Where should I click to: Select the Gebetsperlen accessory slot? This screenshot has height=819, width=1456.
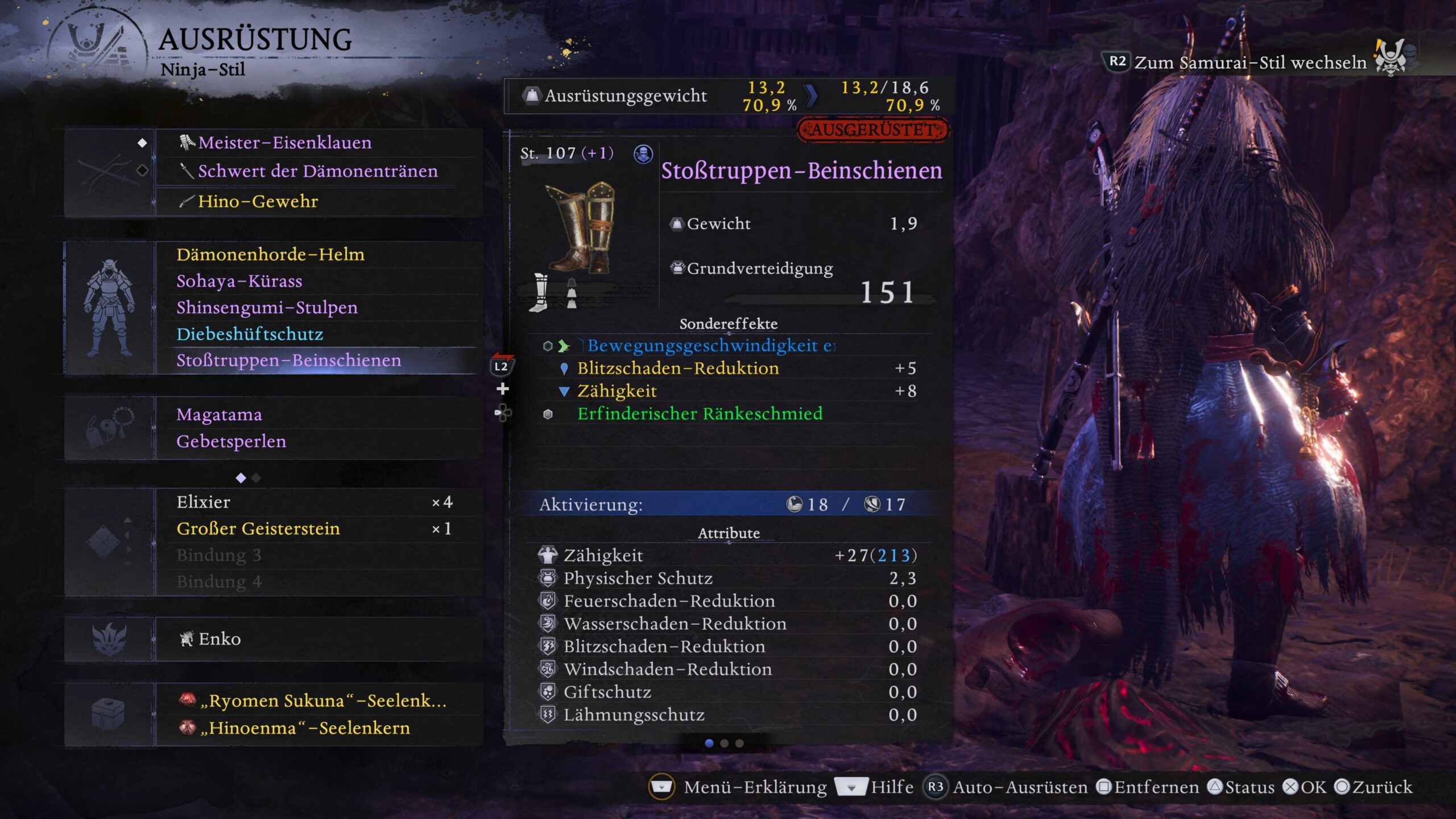pos(231,441)
